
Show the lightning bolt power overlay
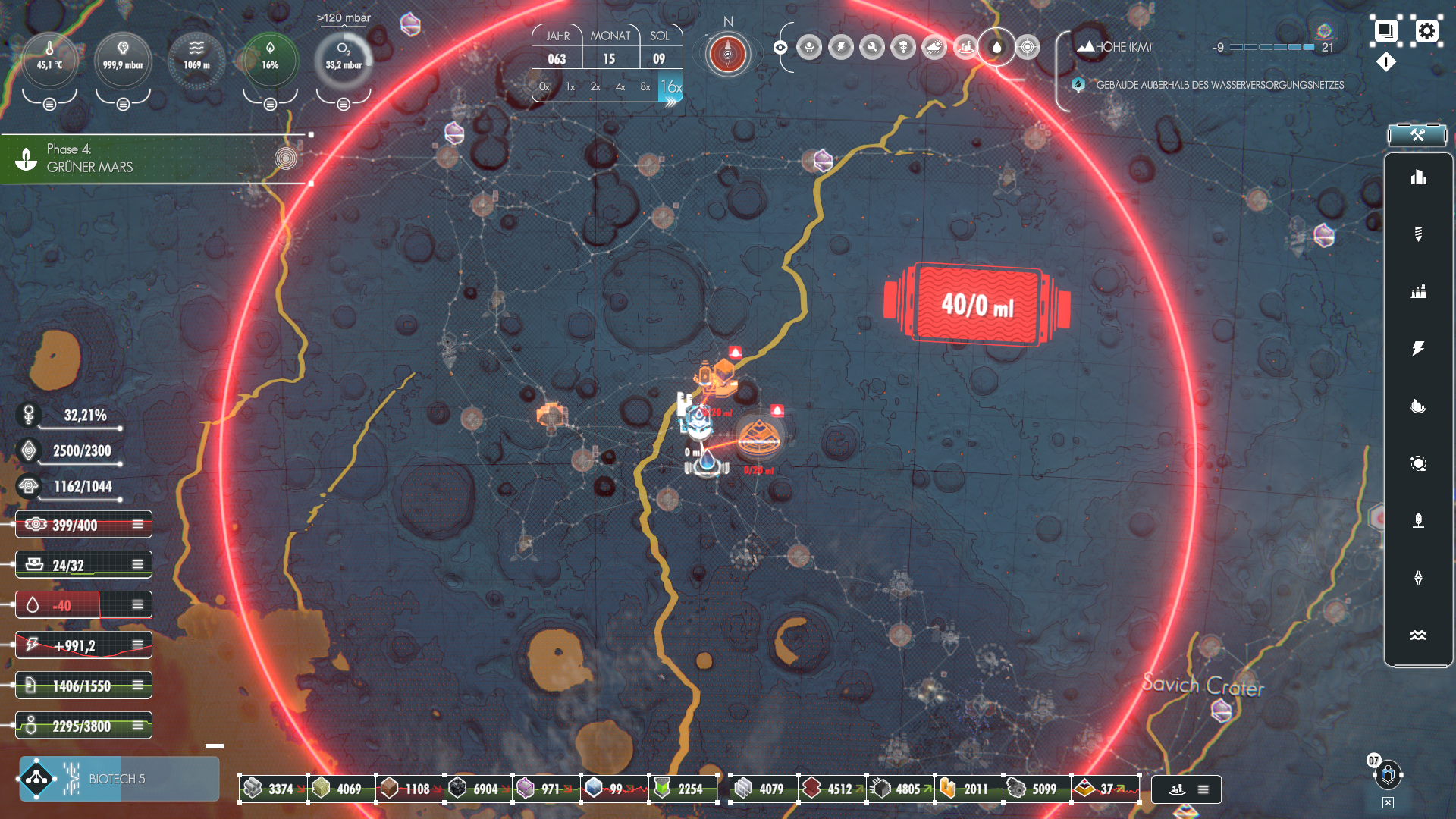841,48
